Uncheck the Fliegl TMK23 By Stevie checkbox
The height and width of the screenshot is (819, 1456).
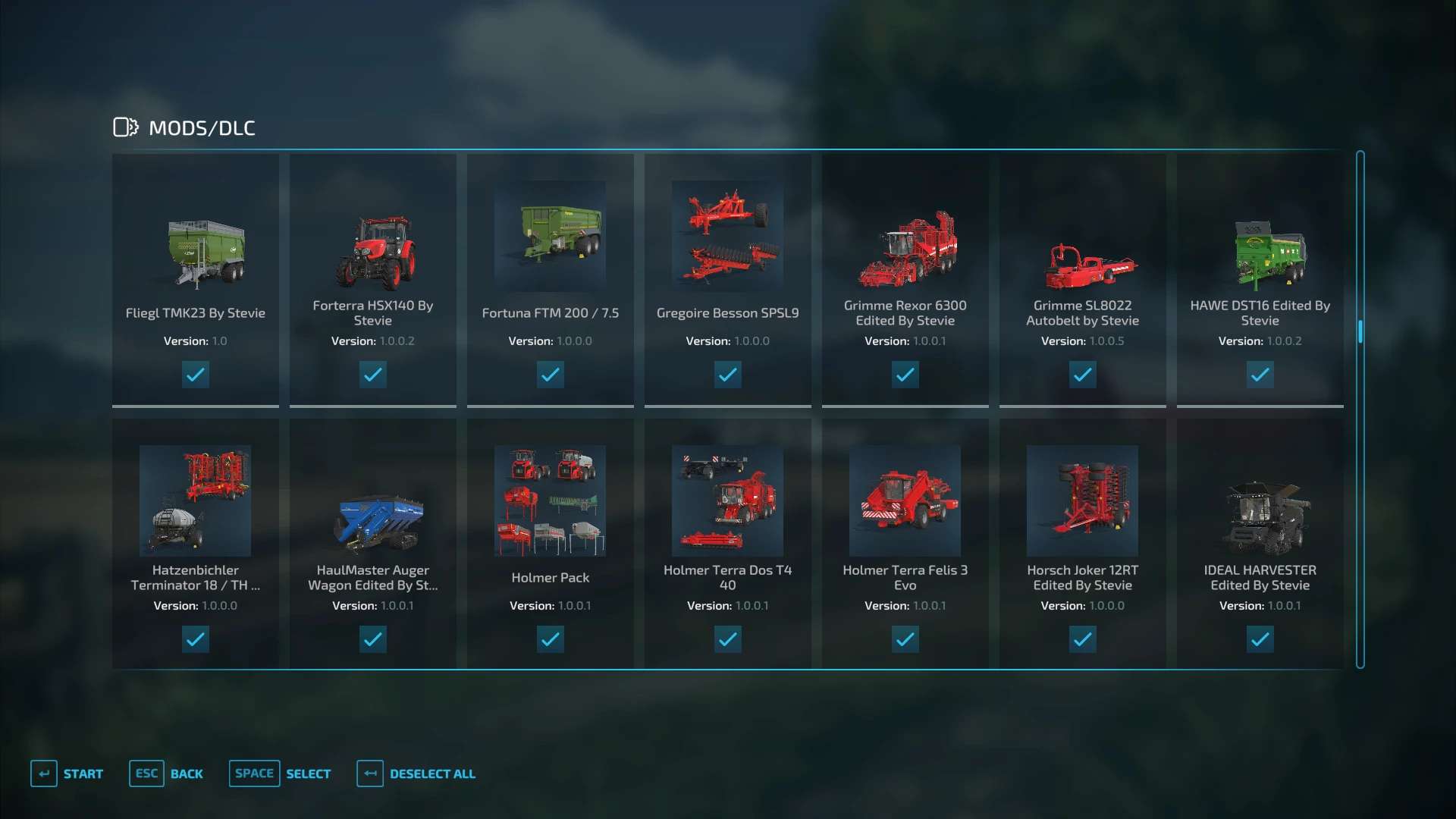tap(196, 375)
